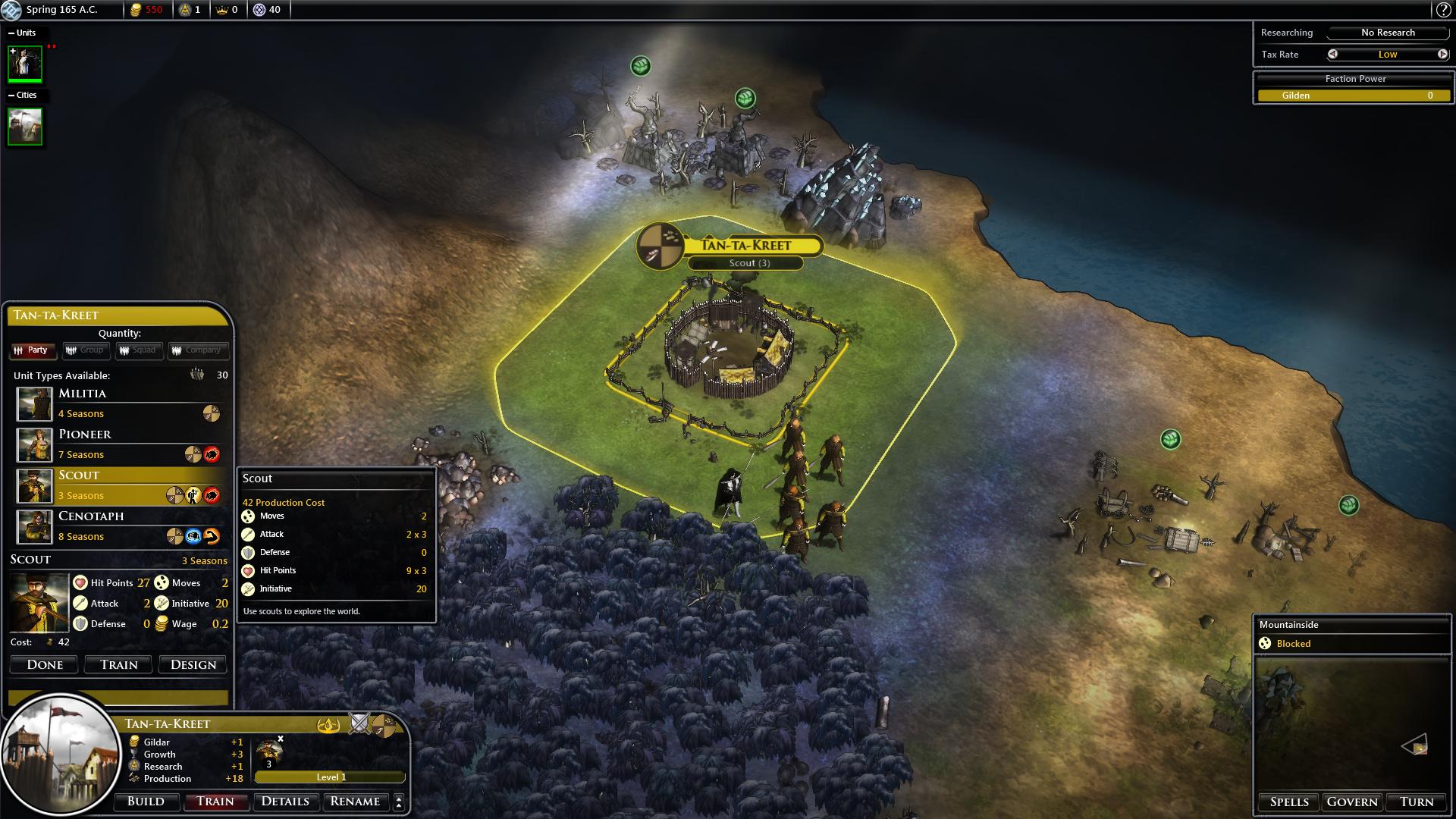Viewport: 1456px width, 819px height.
Task: Click the Done button
Action: coord(45,665)
